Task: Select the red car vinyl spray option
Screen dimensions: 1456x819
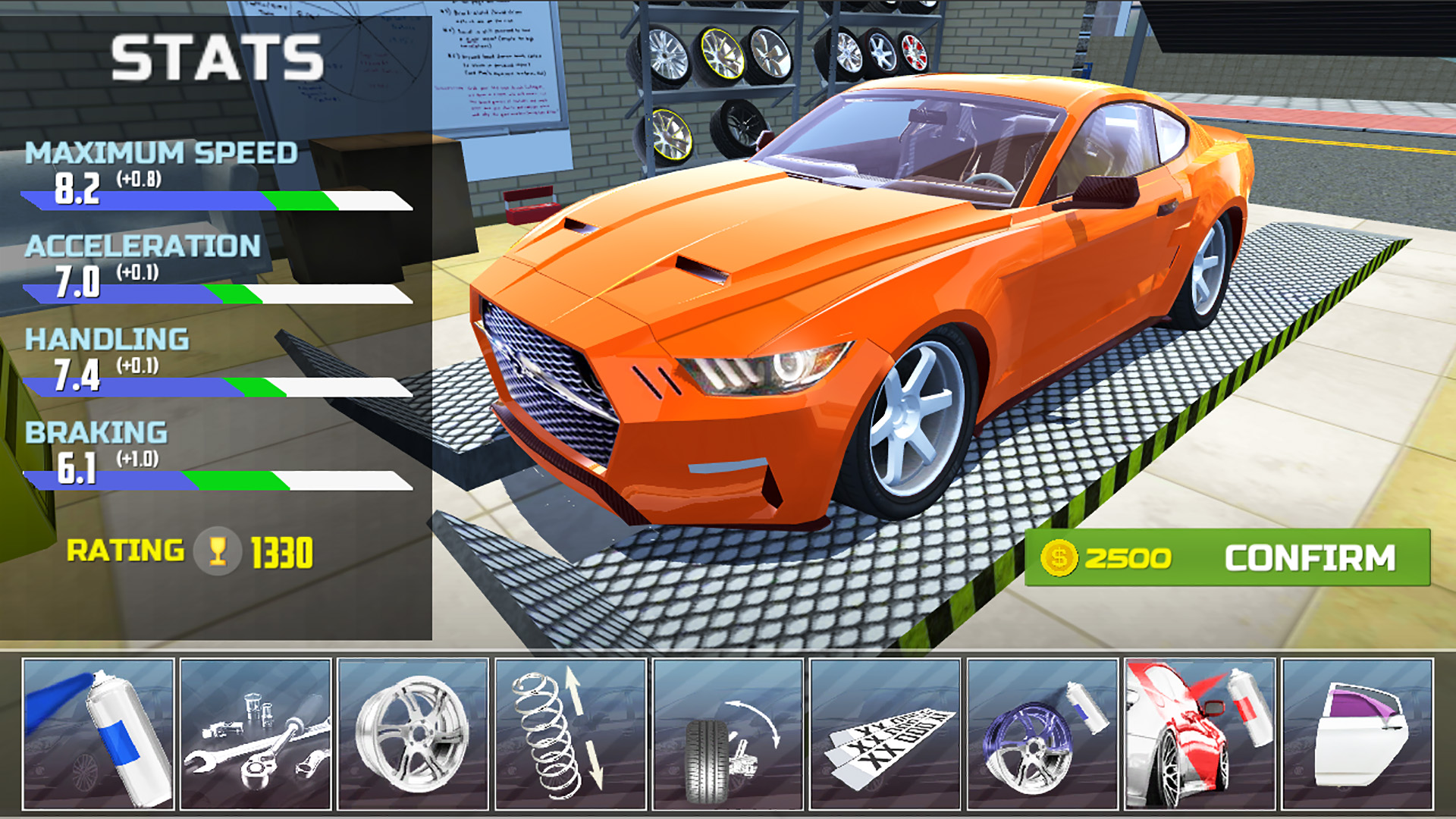Action: 1200,734
